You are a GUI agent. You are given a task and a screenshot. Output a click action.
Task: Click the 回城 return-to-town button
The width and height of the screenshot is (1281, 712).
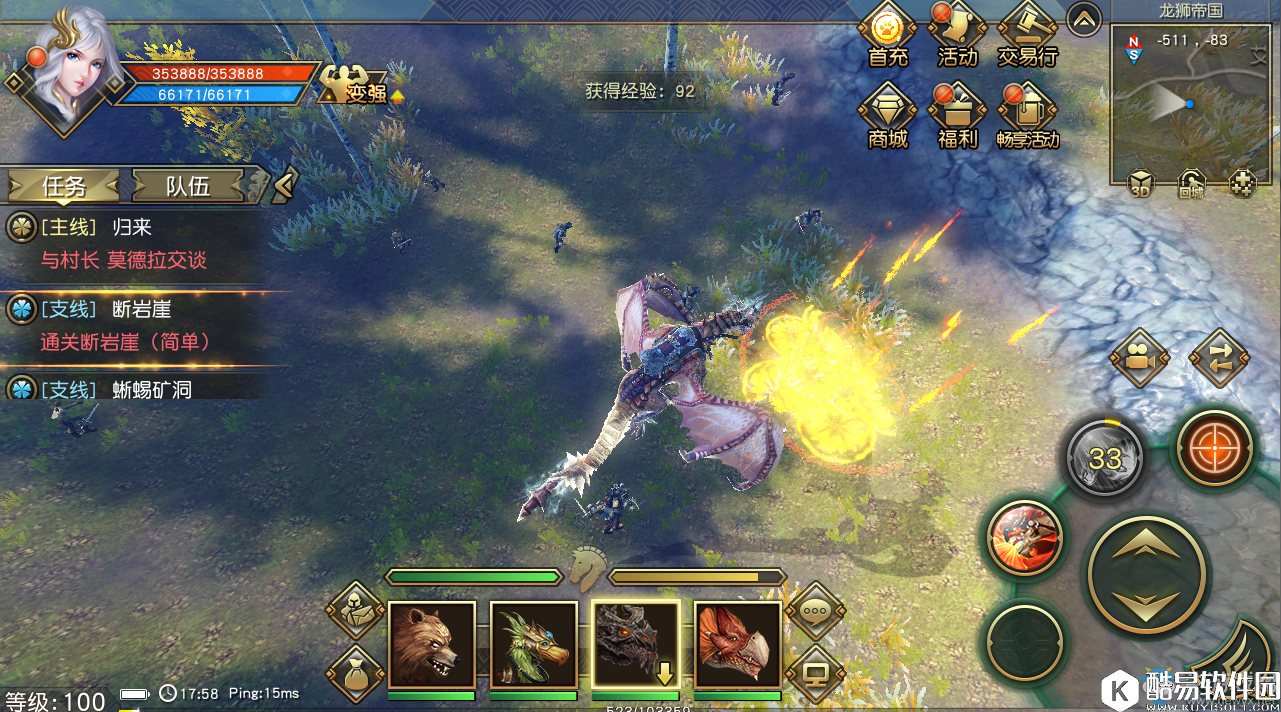coord(1190,184)
